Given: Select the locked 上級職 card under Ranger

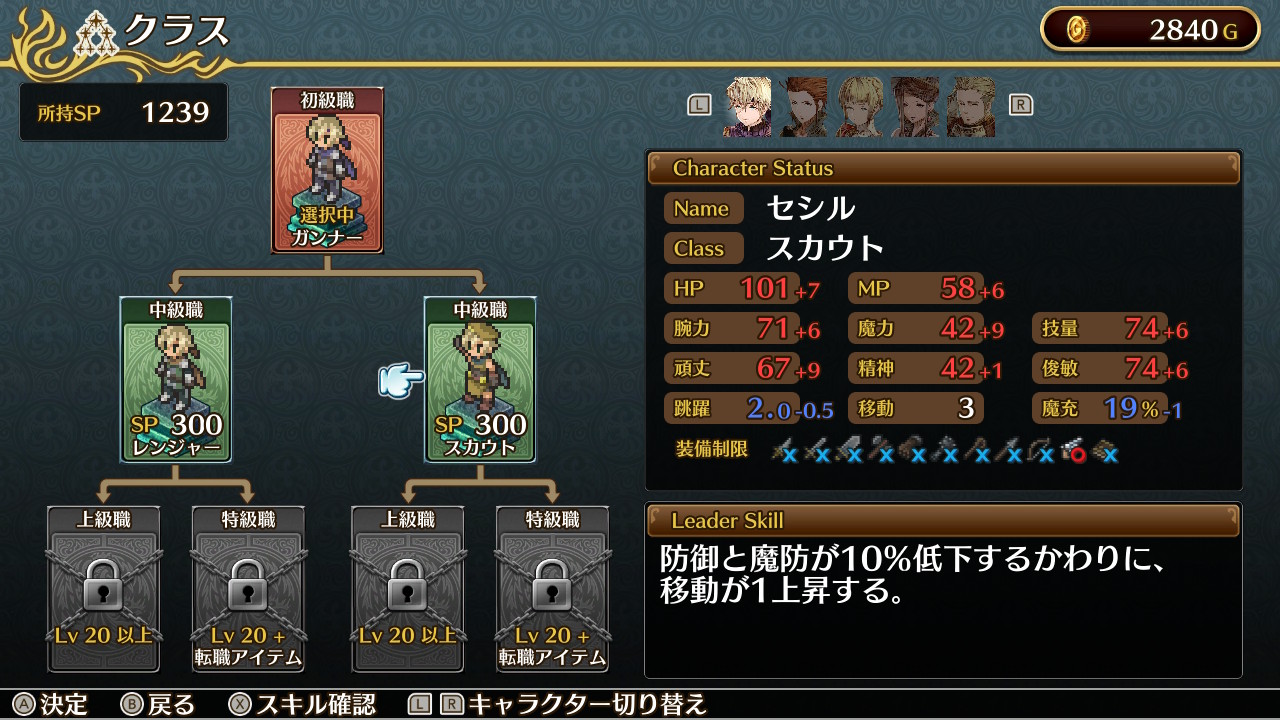Looking at the screenshot, I should click(104, 589).
